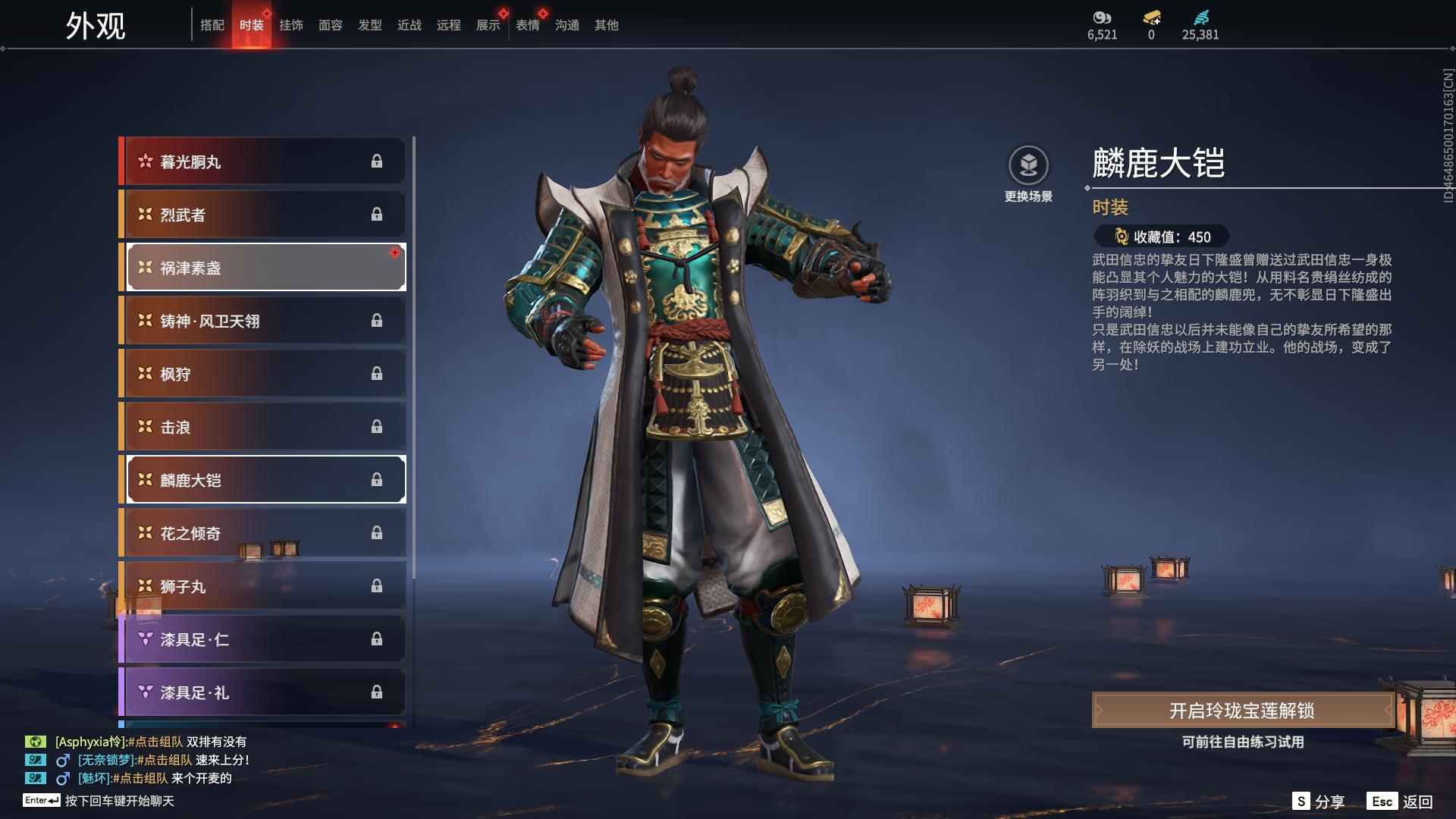Toggle the lock icon on 漆具足·仁

376,639
